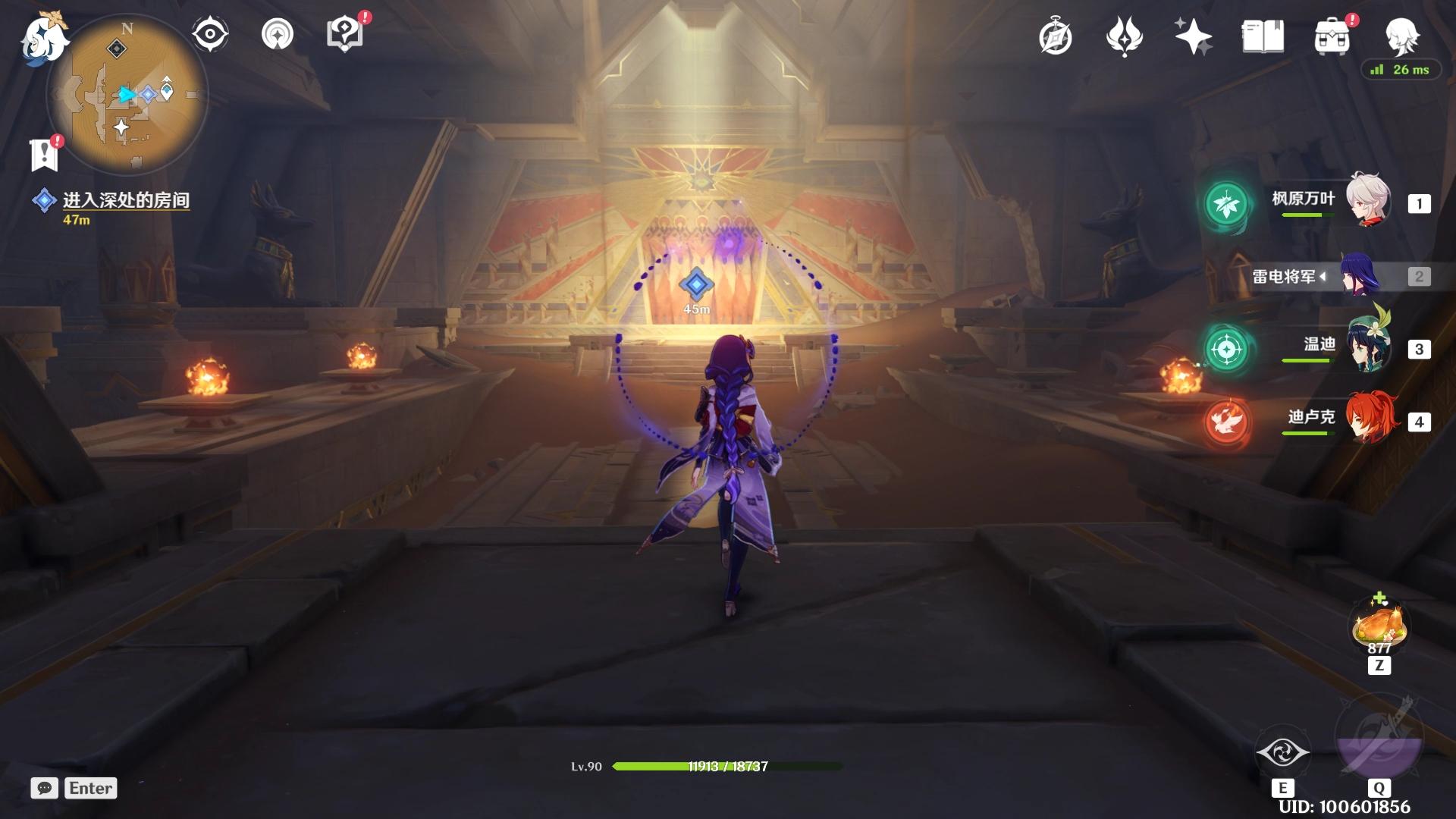The width and height of the screenshot is (1456, 819).
Task: Toggle the elemental sight eye icon
Action: coord(209,35)
